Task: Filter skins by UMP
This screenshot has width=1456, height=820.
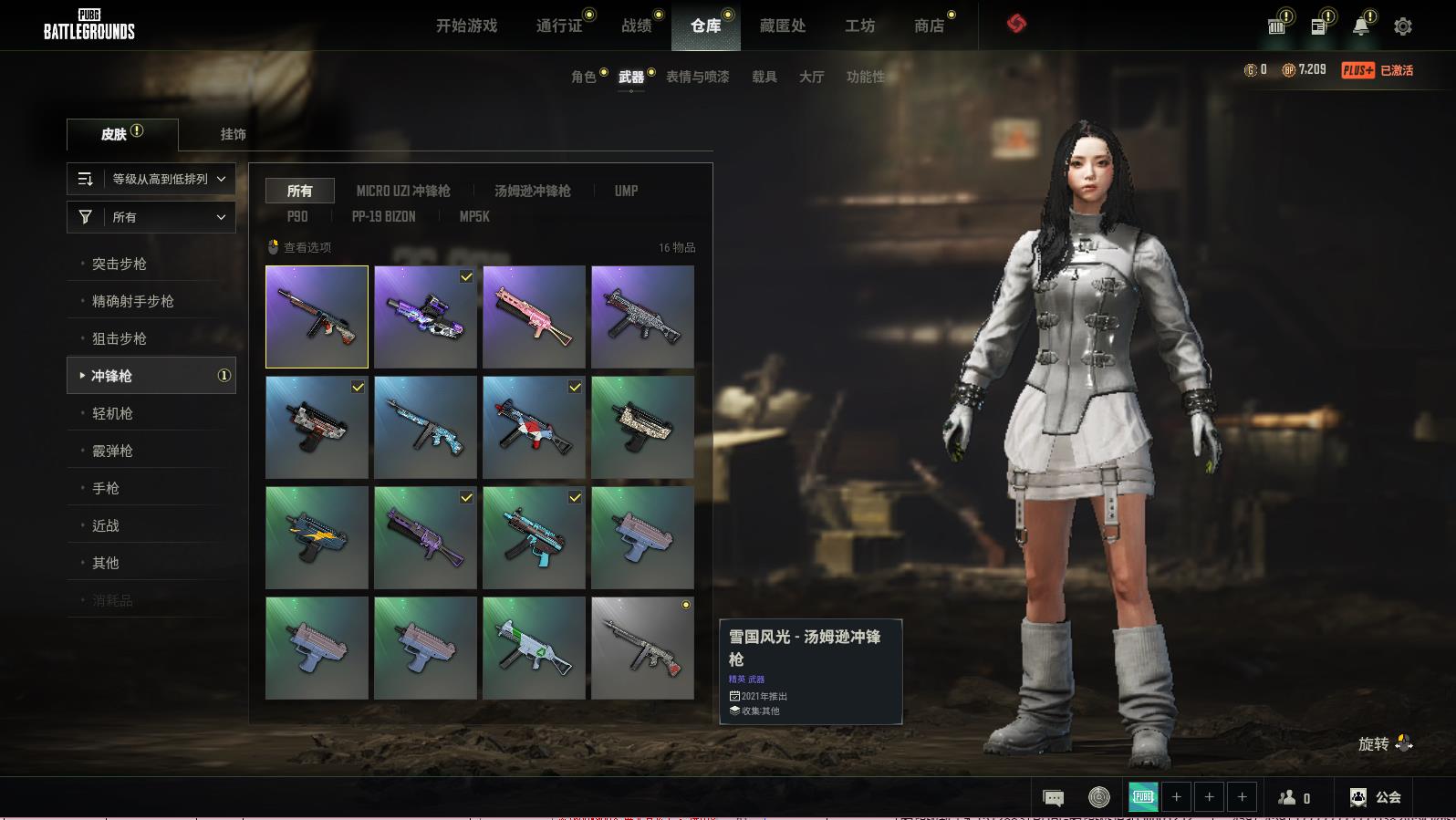Action: pos(626,191)
